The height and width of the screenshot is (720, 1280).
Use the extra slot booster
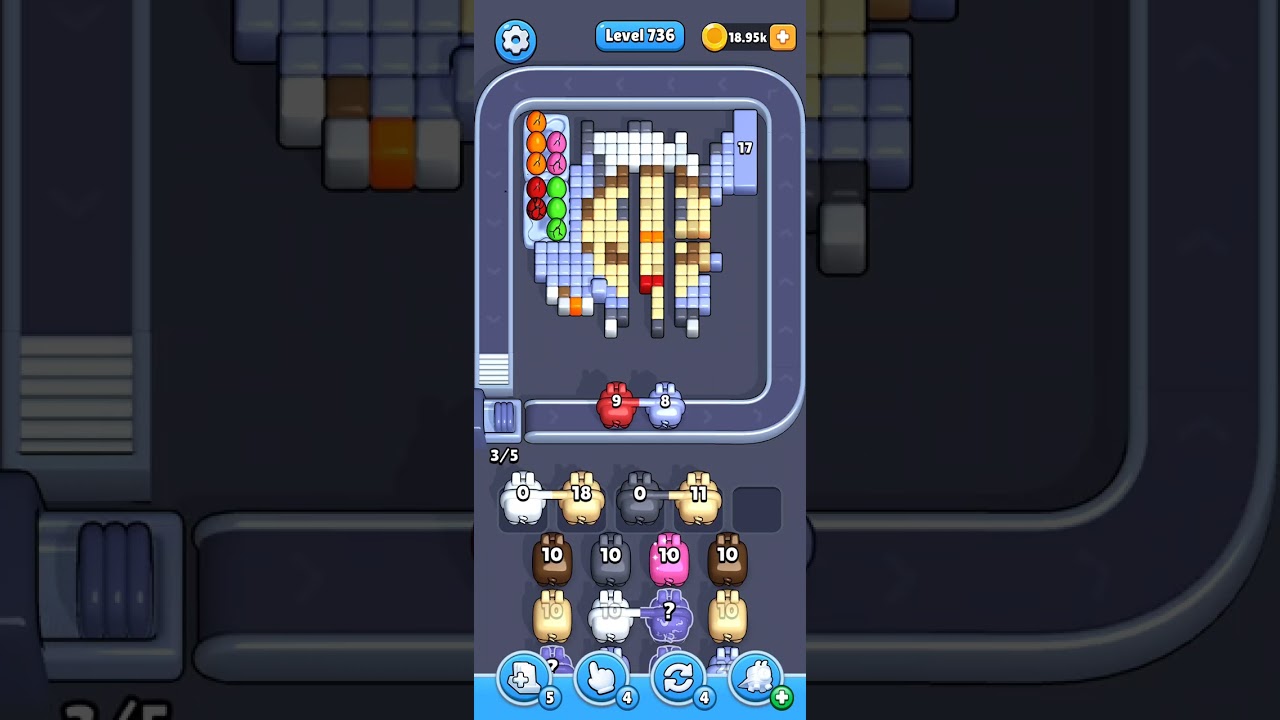point(524,679)
